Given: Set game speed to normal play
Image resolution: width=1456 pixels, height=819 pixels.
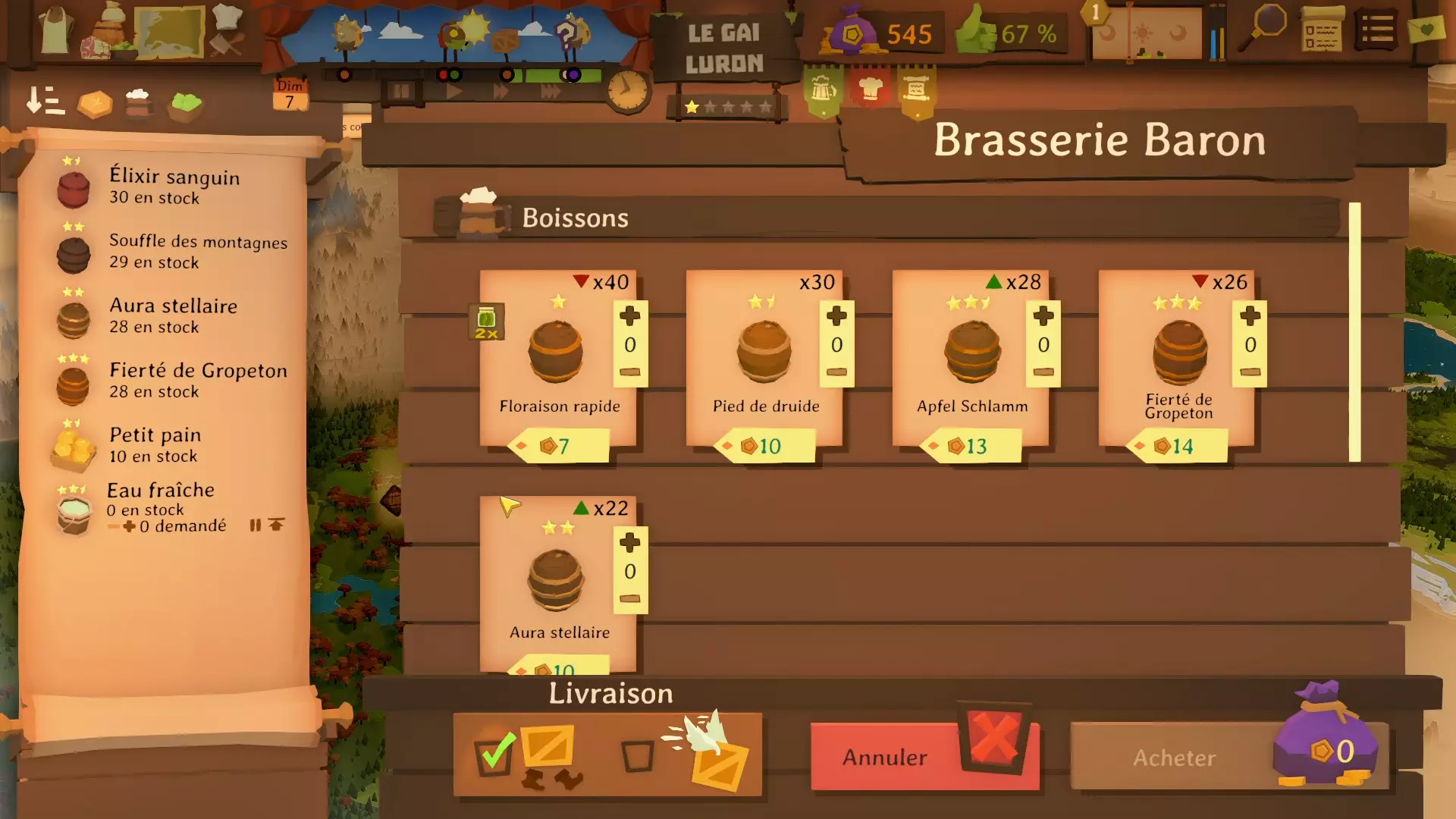Looking at the screenshot, I should [453, 92].
